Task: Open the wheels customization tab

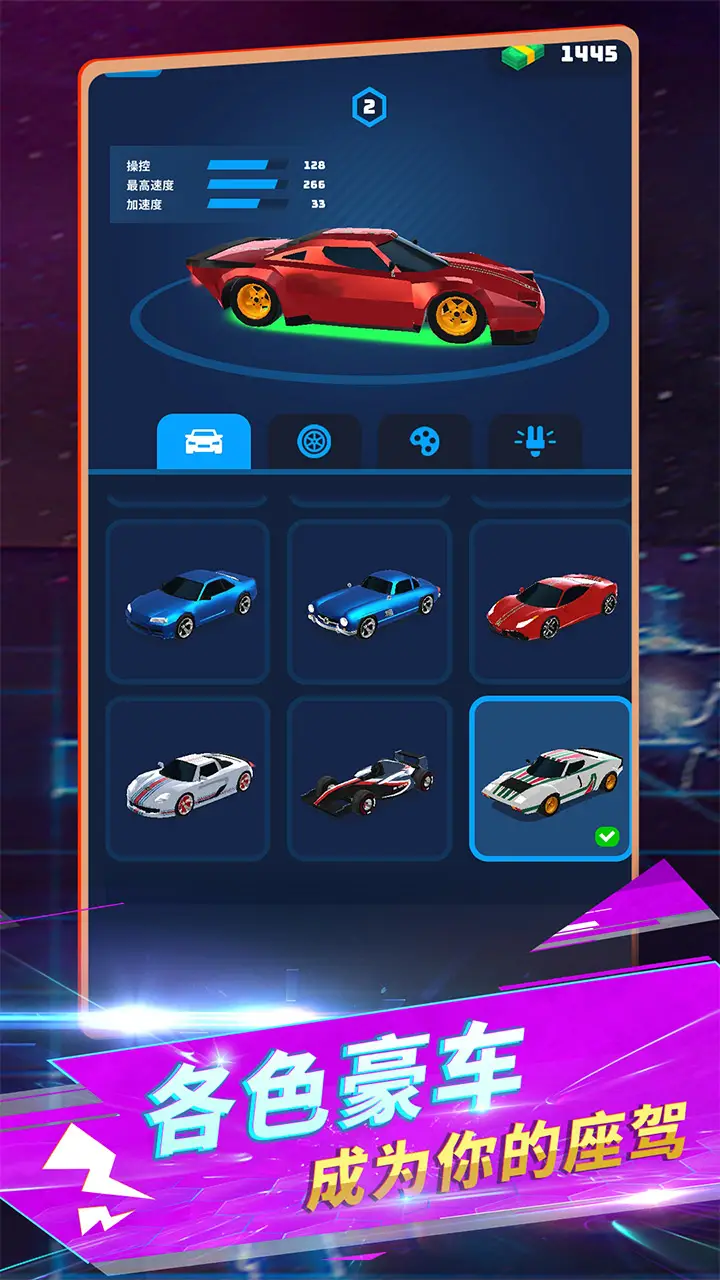Action: point(314,441)
